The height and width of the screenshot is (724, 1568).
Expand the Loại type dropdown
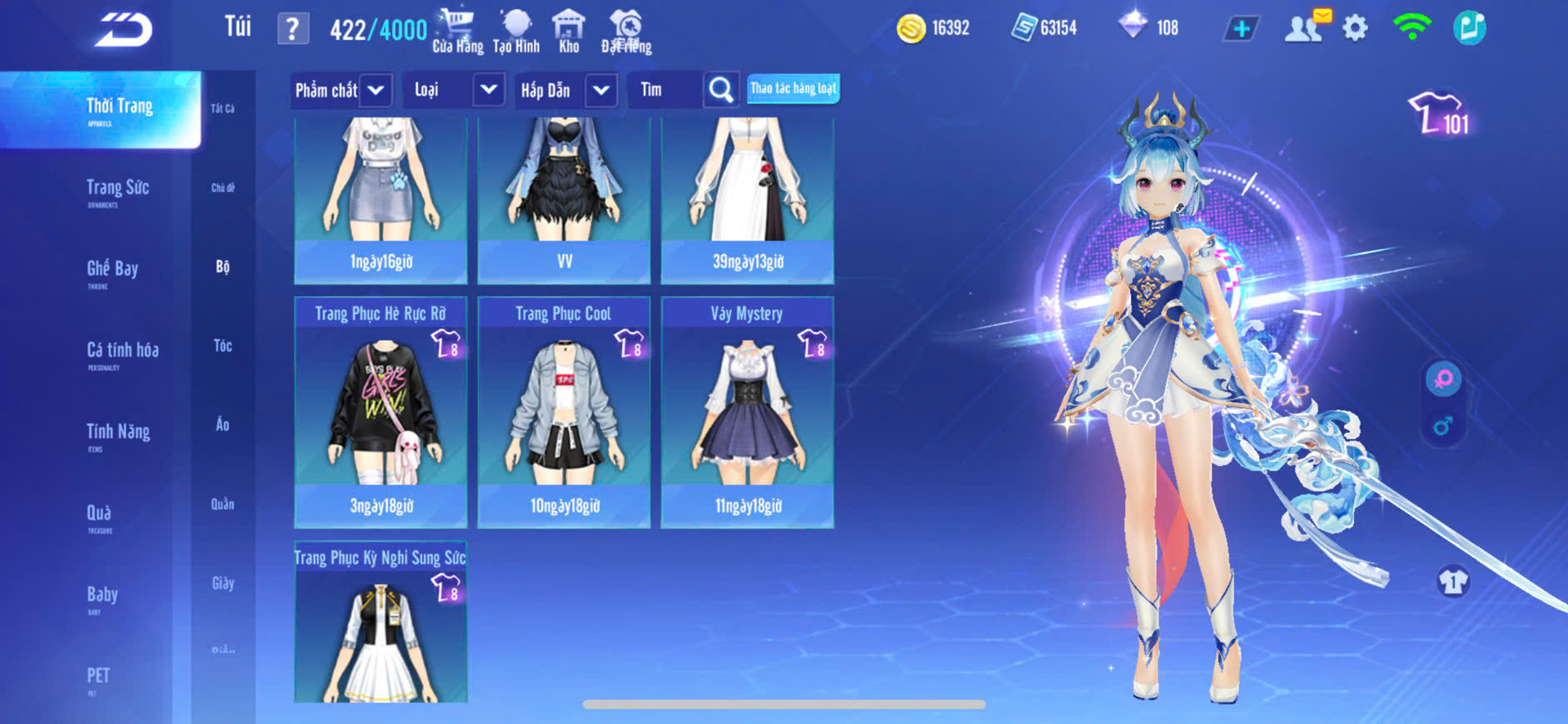click(x=489, y=89)
